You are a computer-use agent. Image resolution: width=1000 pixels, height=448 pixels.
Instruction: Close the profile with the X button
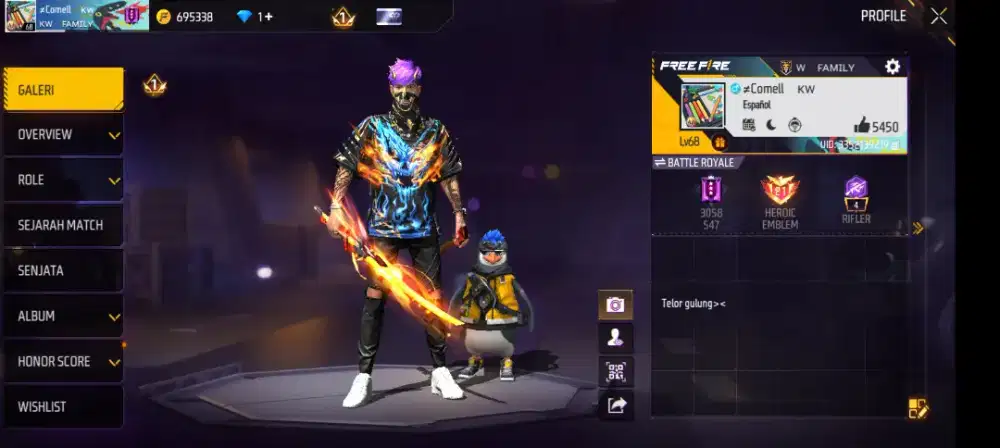click(x=938, y=16)
